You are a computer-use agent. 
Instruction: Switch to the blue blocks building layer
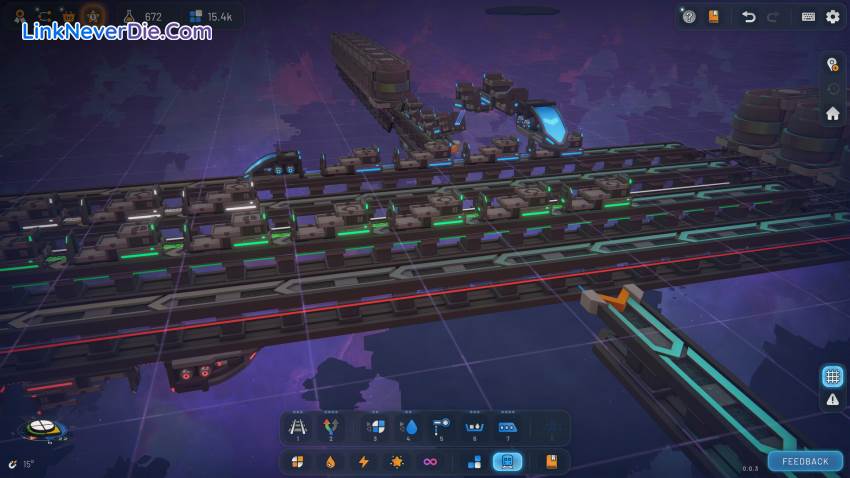pyautogui.click(x=474, y=462)
